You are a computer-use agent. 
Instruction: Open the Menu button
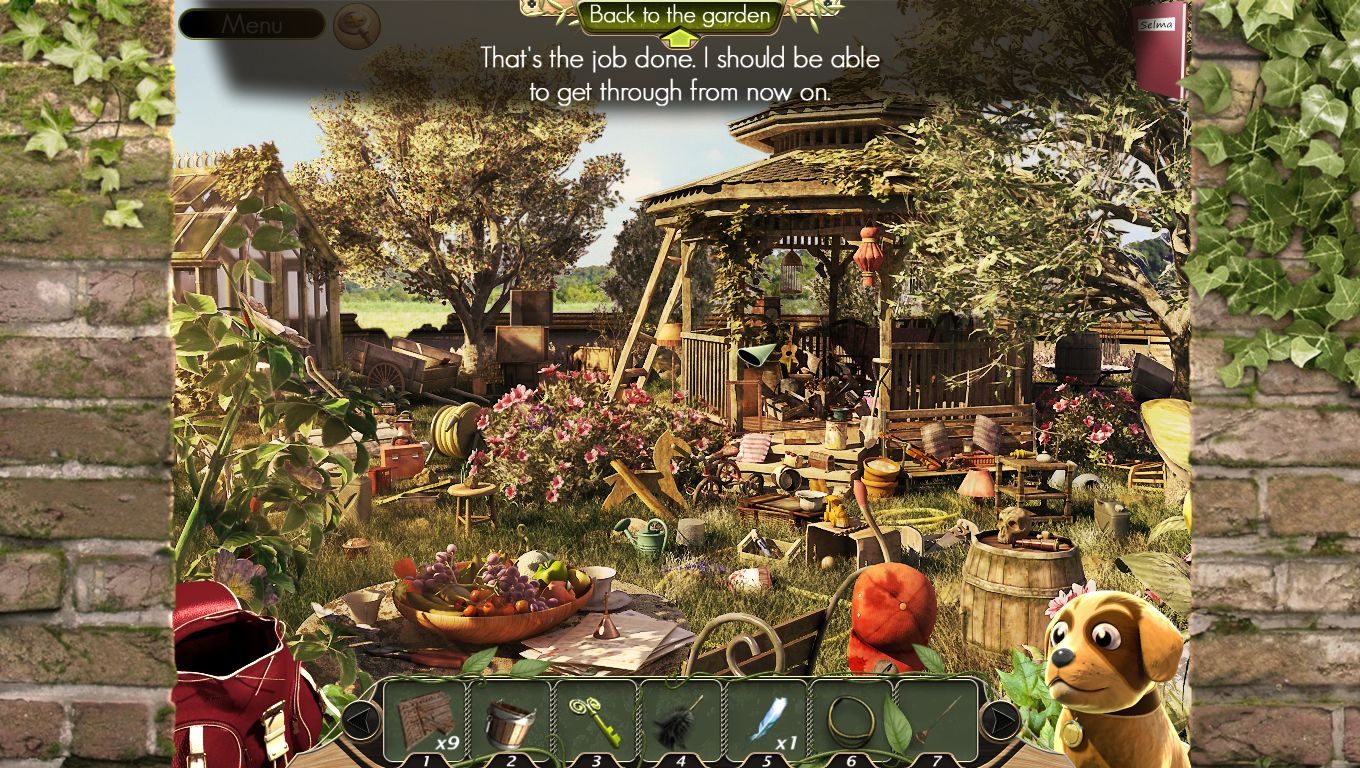[x=251, y=24]
